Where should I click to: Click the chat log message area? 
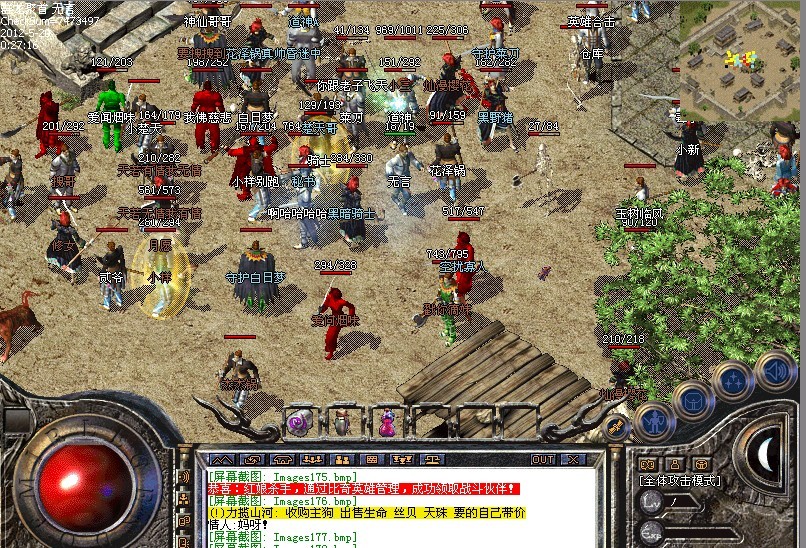click(400, 508)
